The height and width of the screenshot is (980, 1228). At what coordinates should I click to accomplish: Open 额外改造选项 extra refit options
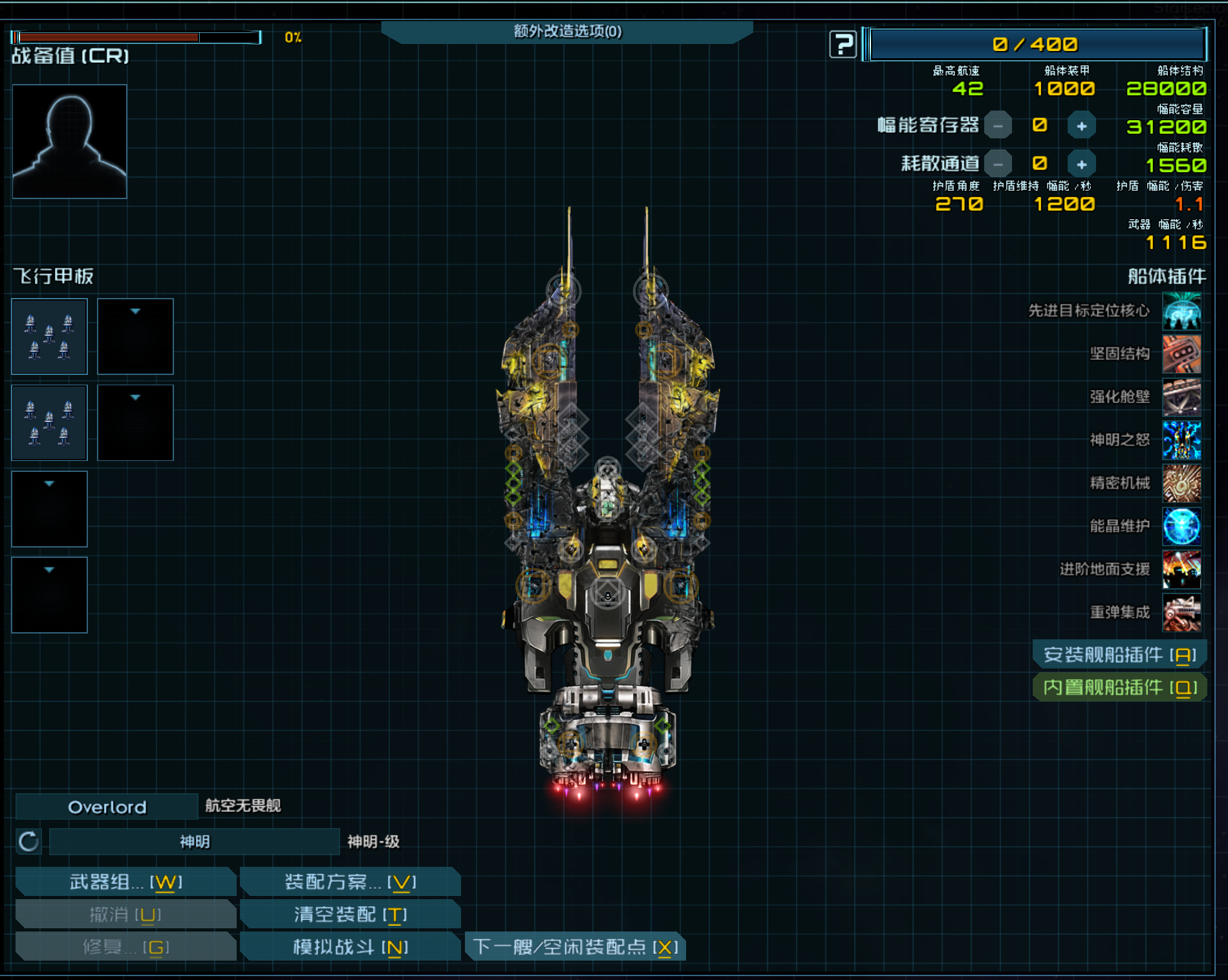567,31
